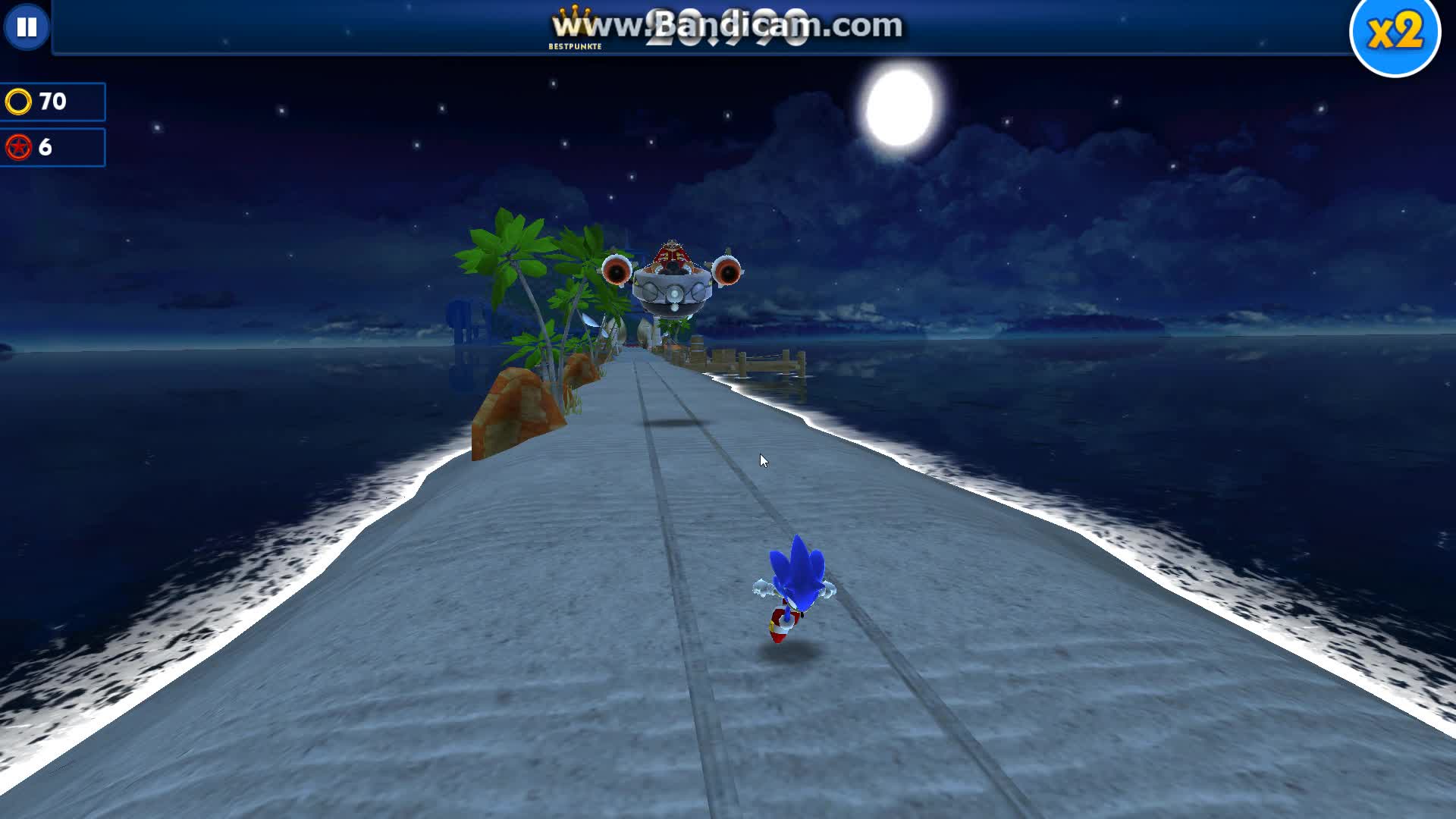Image resolution: width=1456 pixels, height=819 pixels.
Task: Expand the ring counter panel showing 70
Action: [53, 100]
